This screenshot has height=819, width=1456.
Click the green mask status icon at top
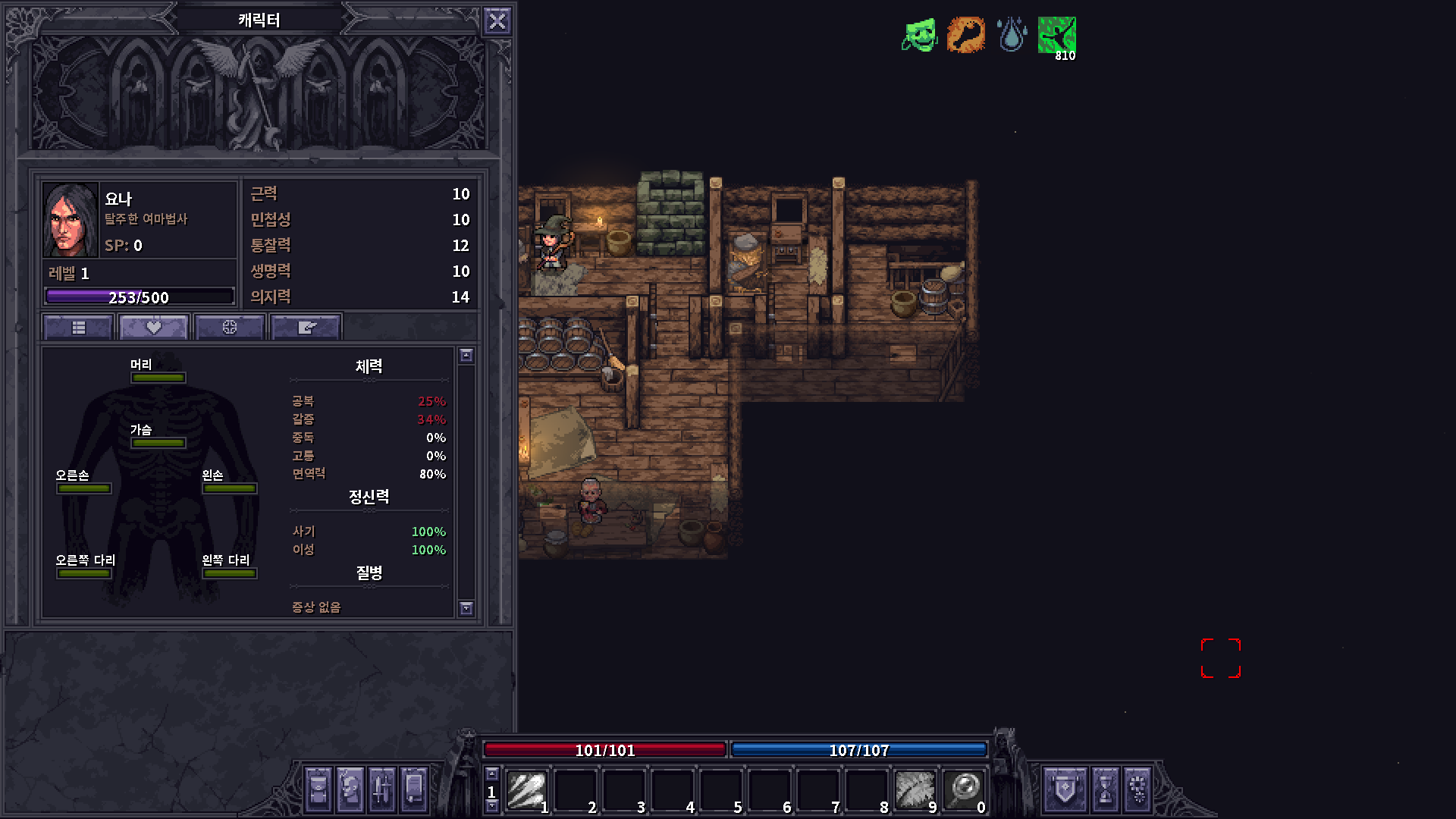tap(920, 34)
